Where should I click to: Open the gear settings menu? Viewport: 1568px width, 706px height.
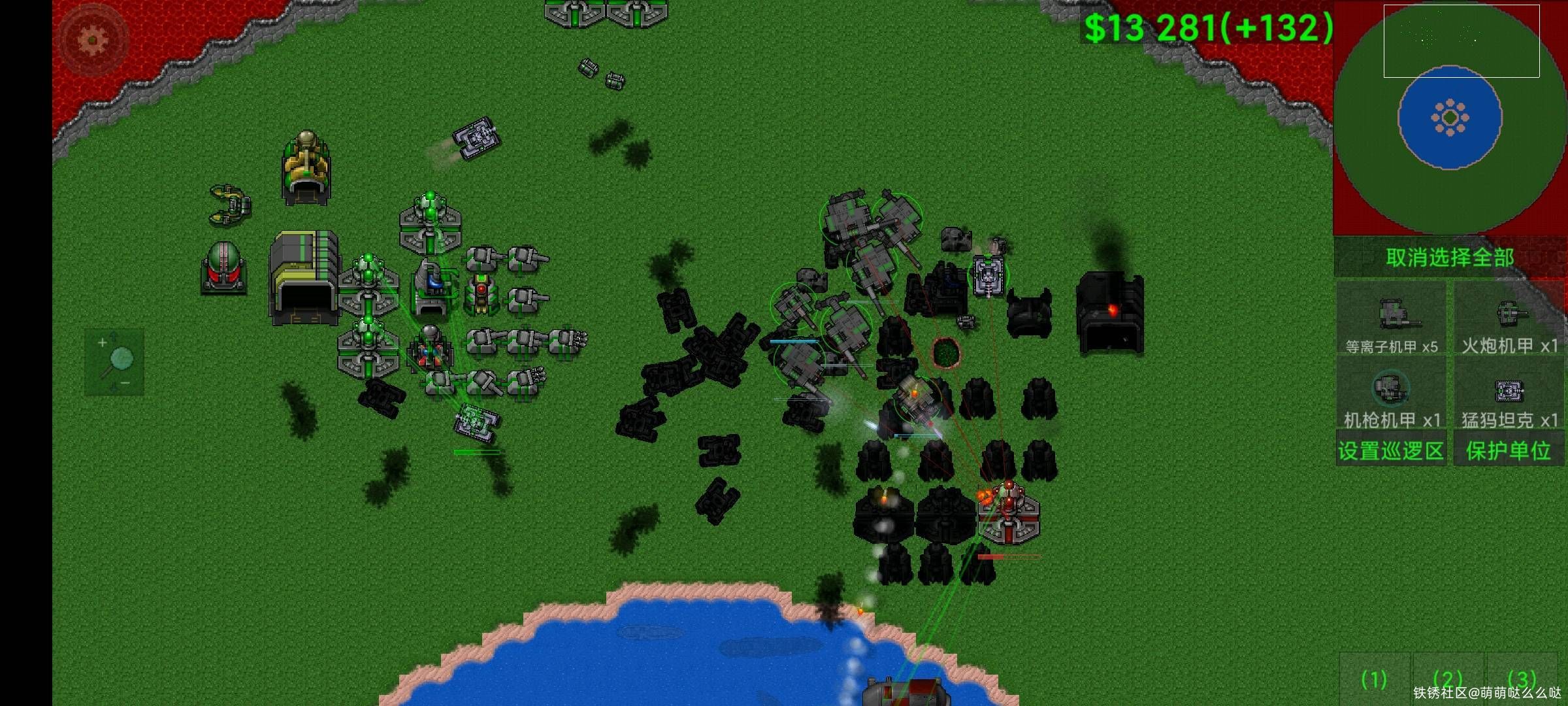click(x=92, y=41)
